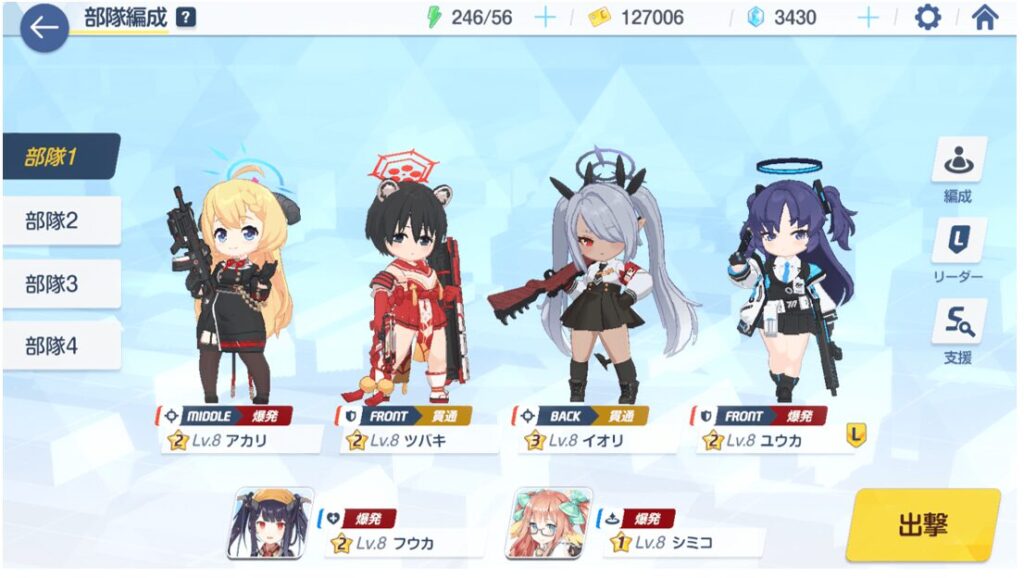Switch to 部隊2 tab
Viewport: 1024px width, 578px height.
click(62, 221)
